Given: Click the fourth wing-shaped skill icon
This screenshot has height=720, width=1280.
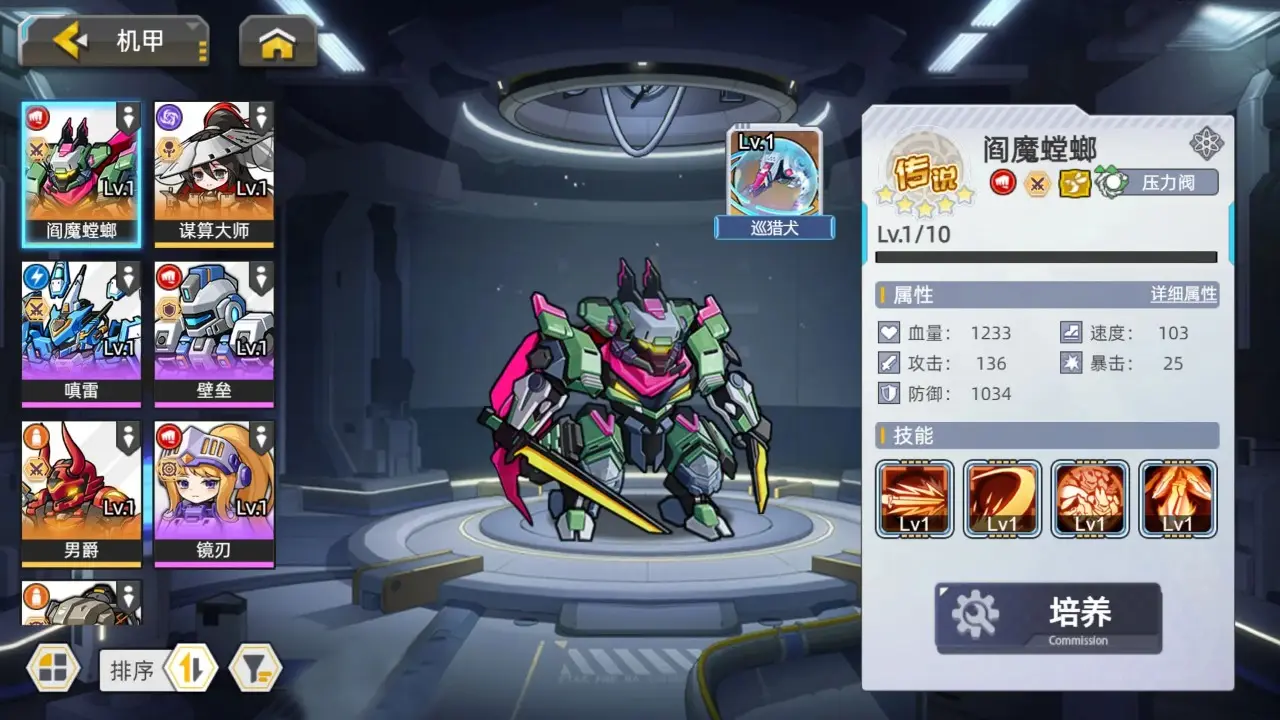Looking at the screenshot, I should [x=1178, y=499].
